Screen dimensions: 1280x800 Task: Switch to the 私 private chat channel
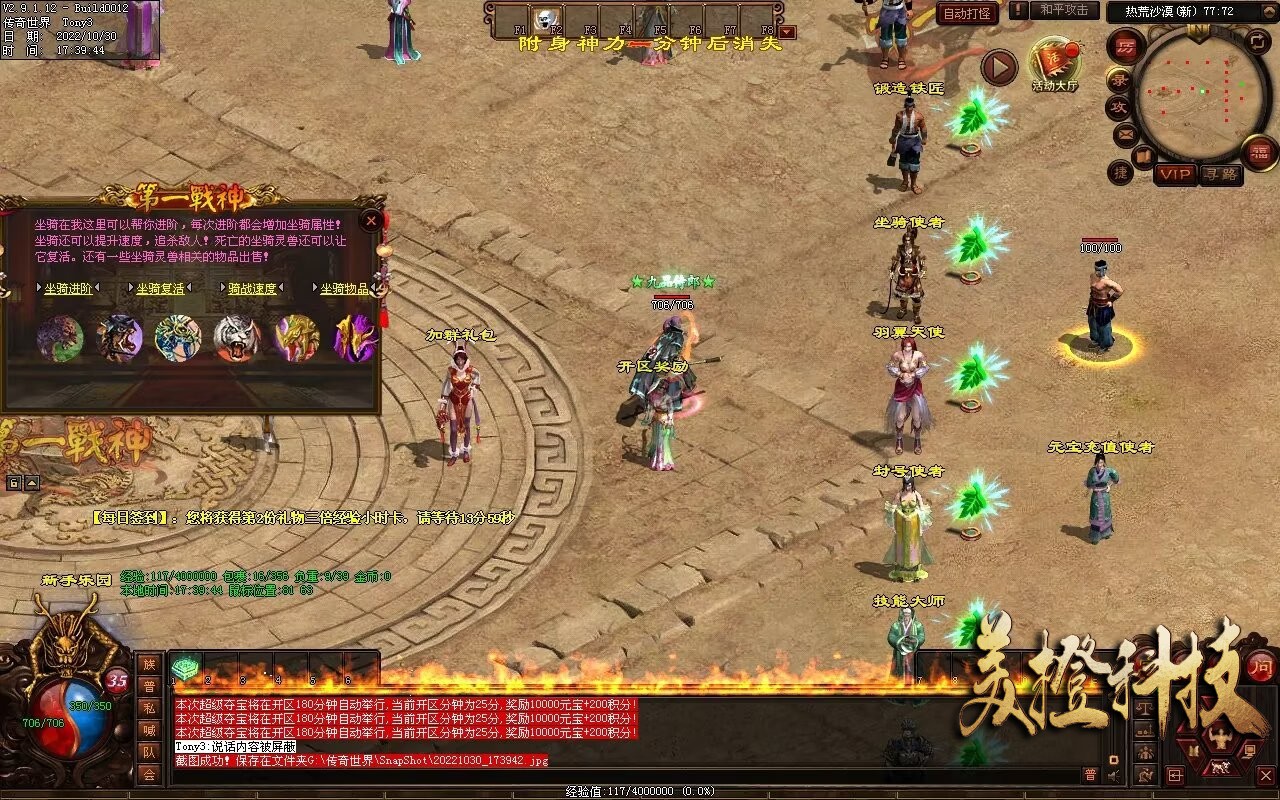(149, 708)
